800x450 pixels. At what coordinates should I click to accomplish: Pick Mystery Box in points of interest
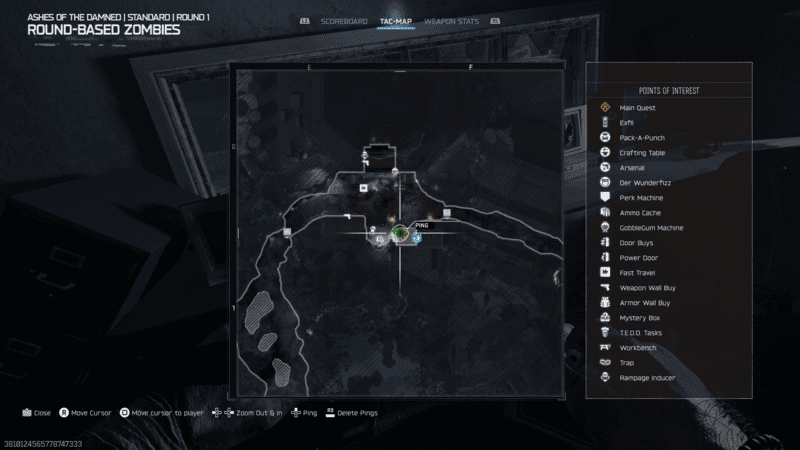pyautogui.click(x=638, y=317)
